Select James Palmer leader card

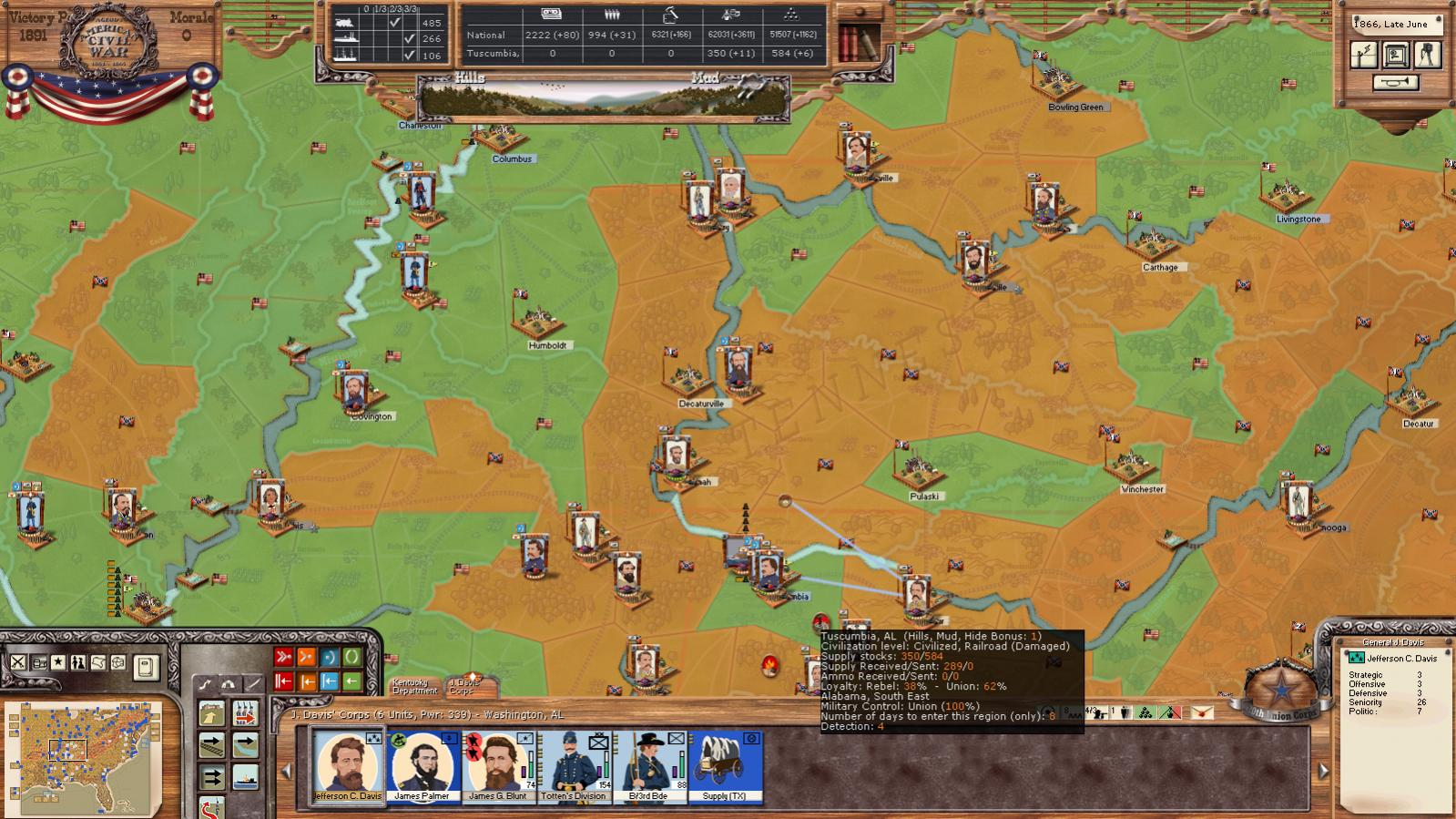(422, 763)
